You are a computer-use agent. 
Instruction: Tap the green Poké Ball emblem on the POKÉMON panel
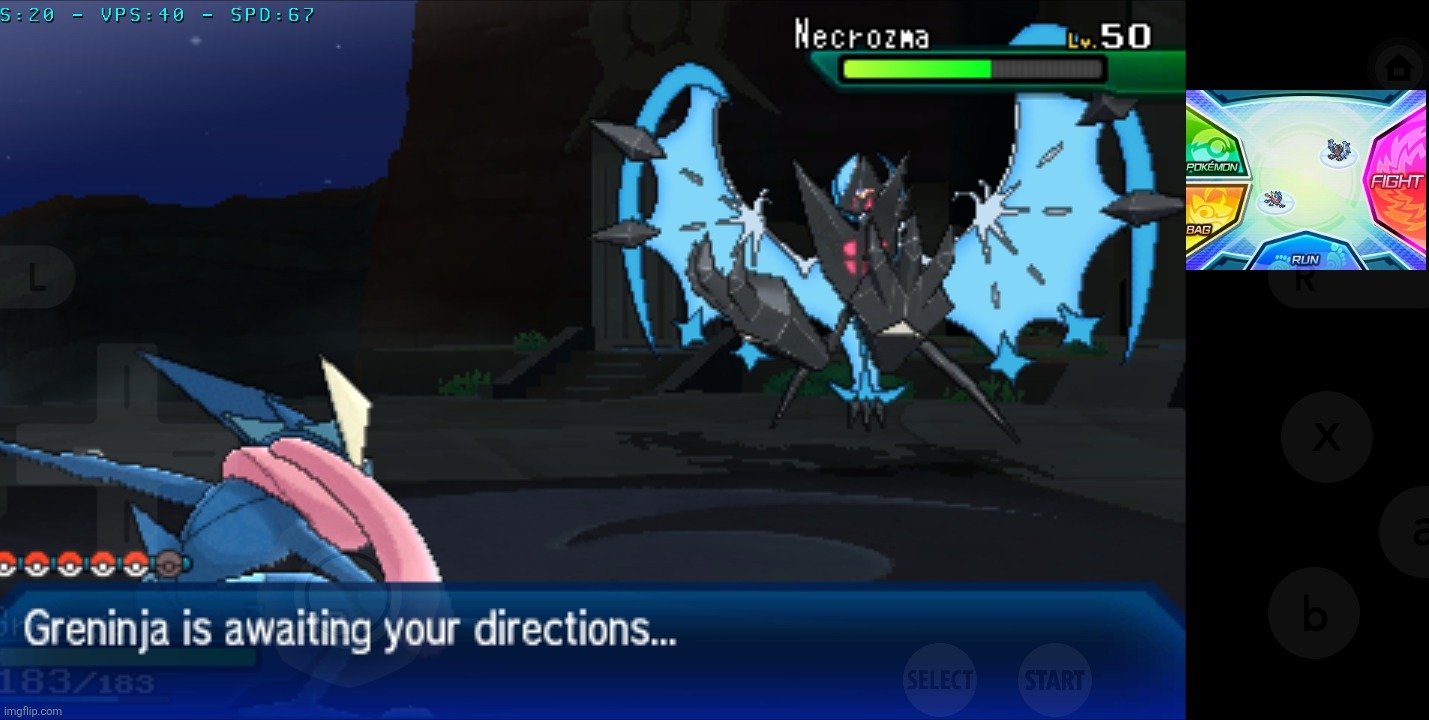pyautogui.click(x=1211, y=147)
